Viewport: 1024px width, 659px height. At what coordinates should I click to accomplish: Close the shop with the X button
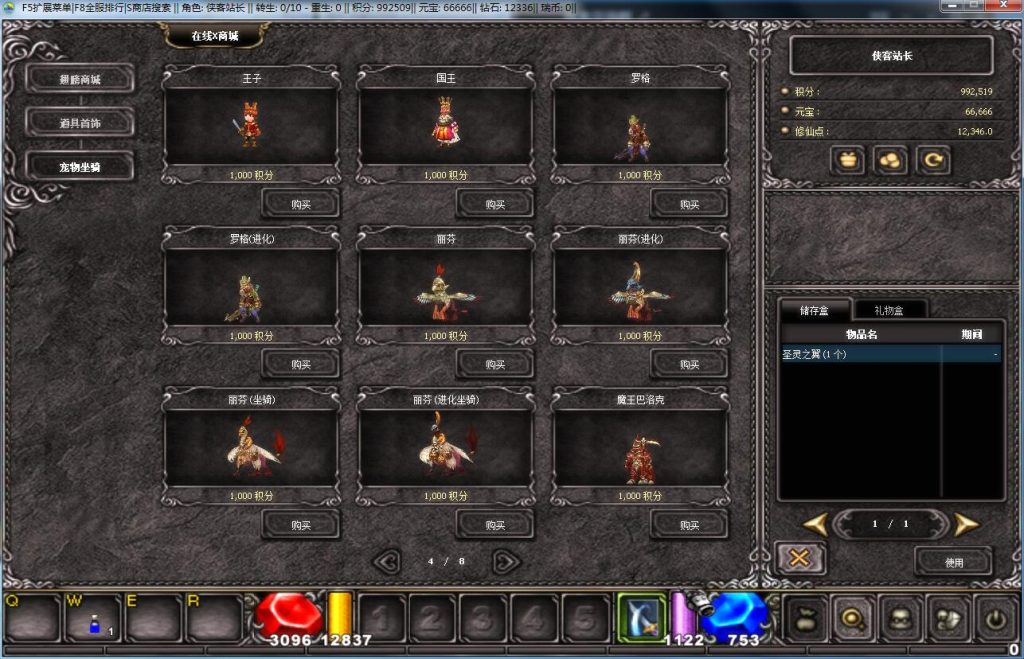tap(800, 558)
